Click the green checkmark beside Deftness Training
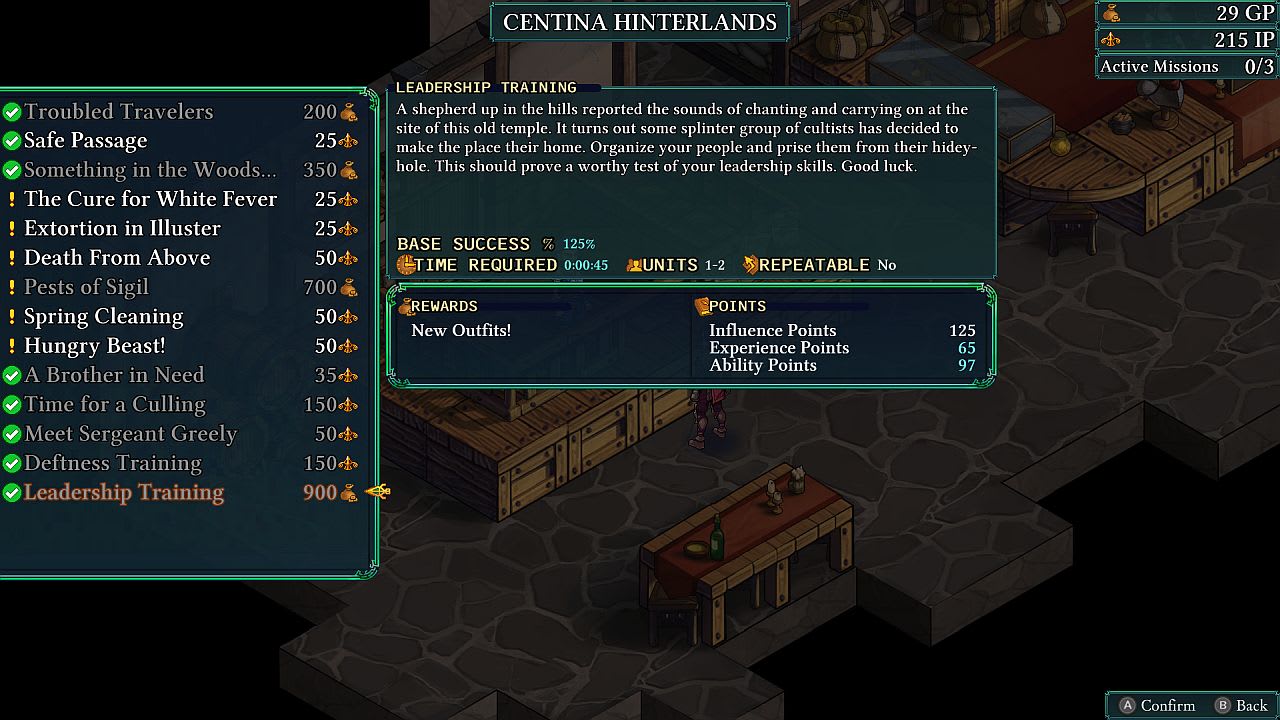Image resolution: width=1280 pixels, height=720 pixels. [13, 463]
